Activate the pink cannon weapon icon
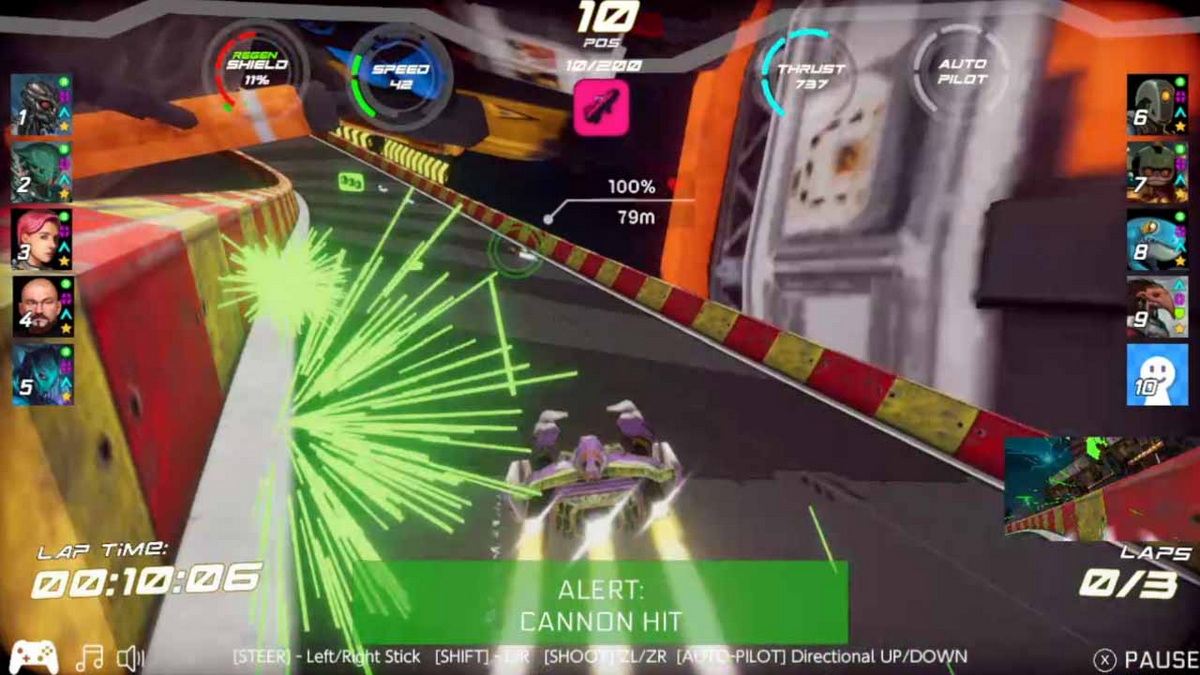1200x675 pixels. tap(601, 108)
